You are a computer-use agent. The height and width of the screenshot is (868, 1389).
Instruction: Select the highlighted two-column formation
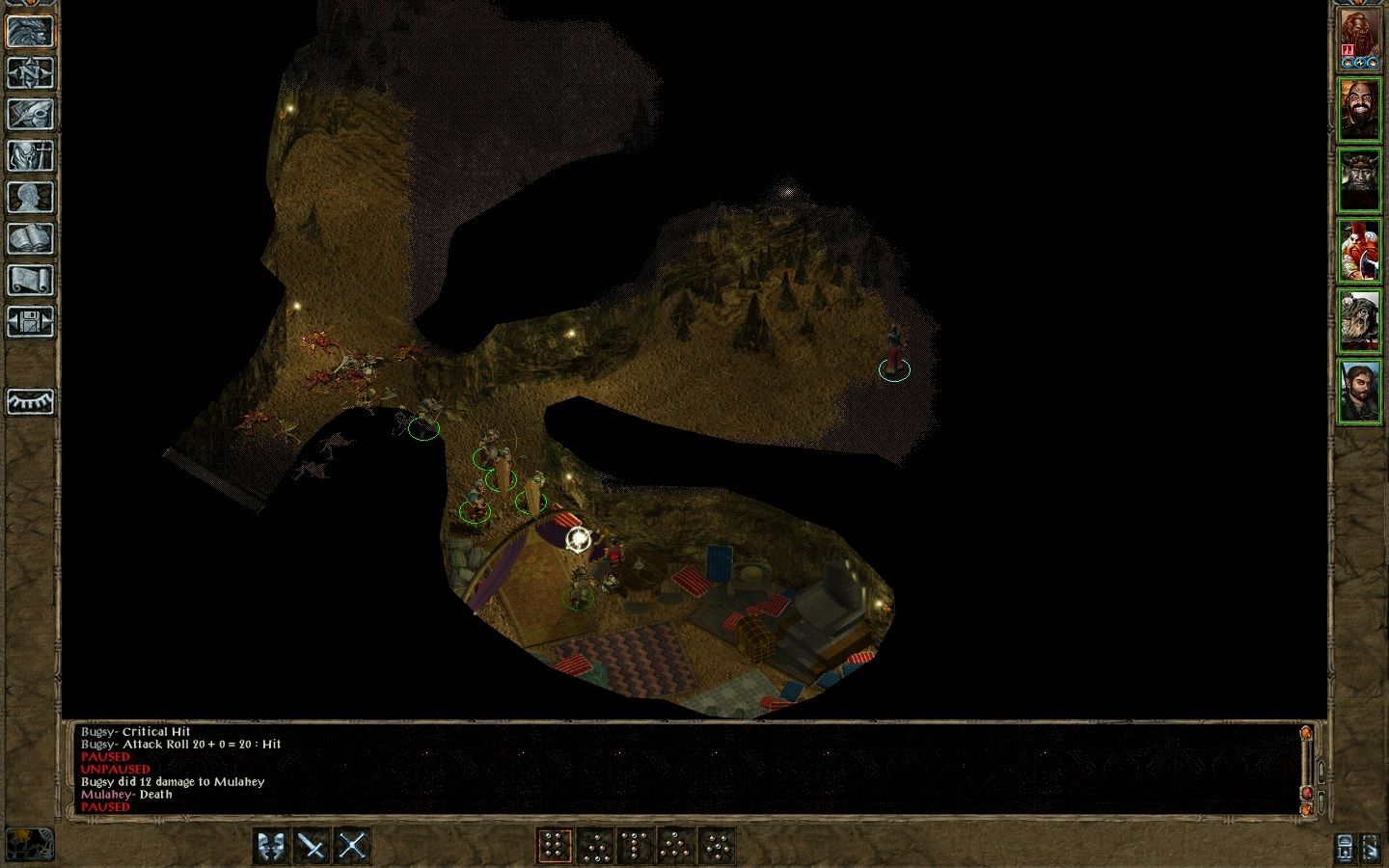point(554,847)
